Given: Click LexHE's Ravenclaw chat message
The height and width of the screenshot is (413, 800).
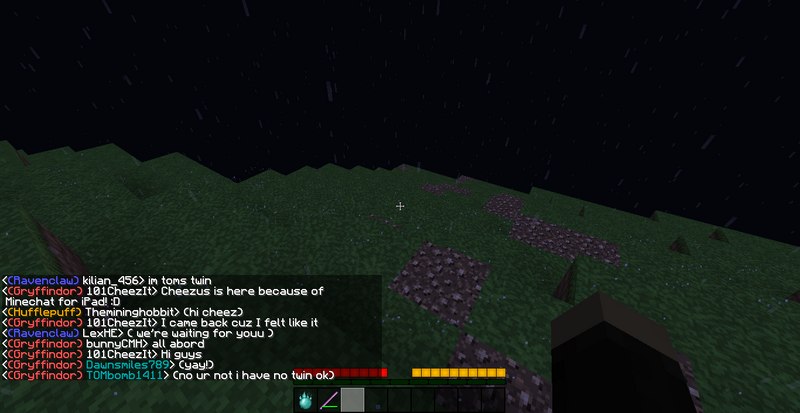Looking at the screenshot, I should click(x=138, y=333).
